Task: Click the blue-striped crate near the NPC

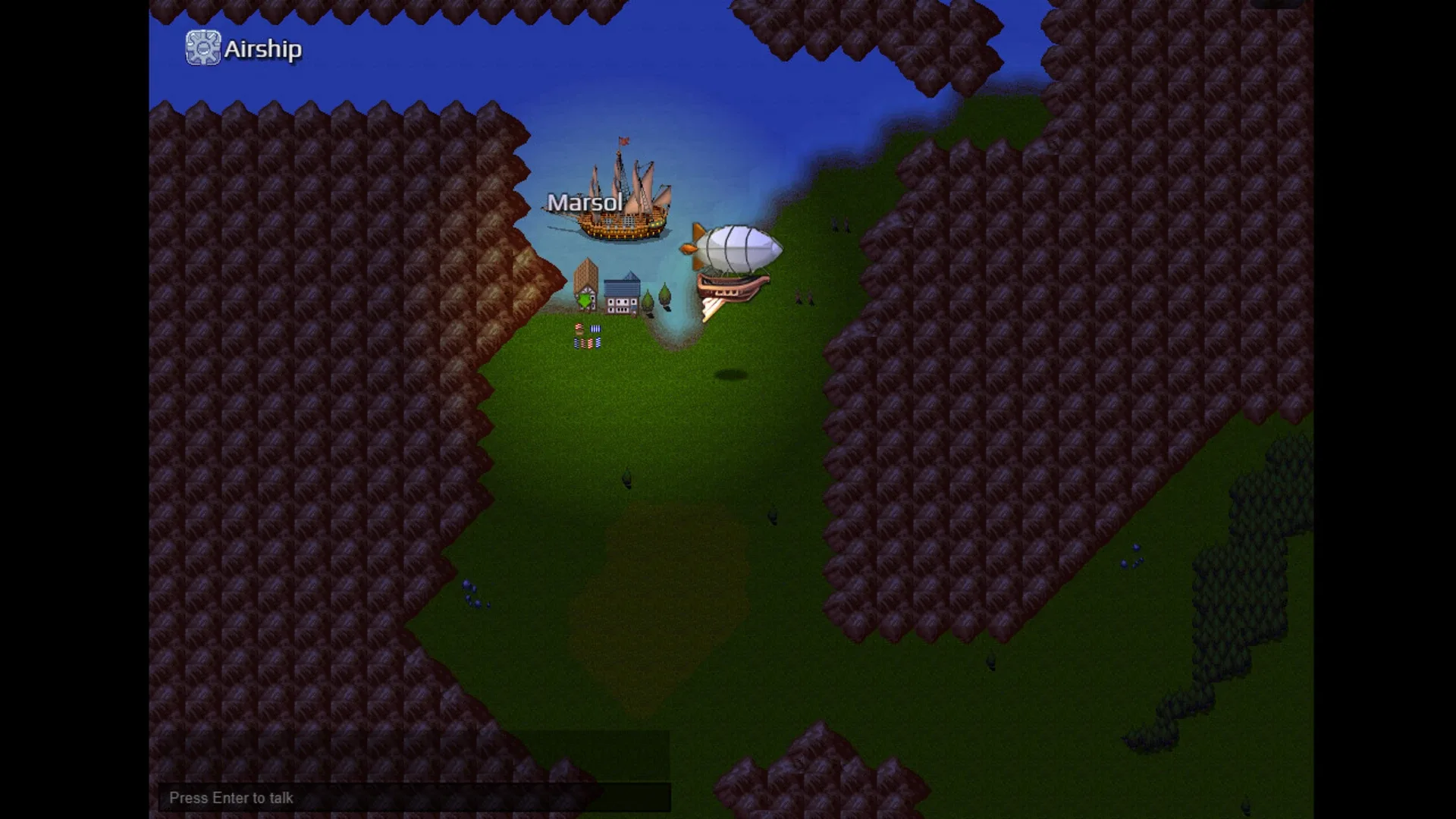Action: click(595, 328)
